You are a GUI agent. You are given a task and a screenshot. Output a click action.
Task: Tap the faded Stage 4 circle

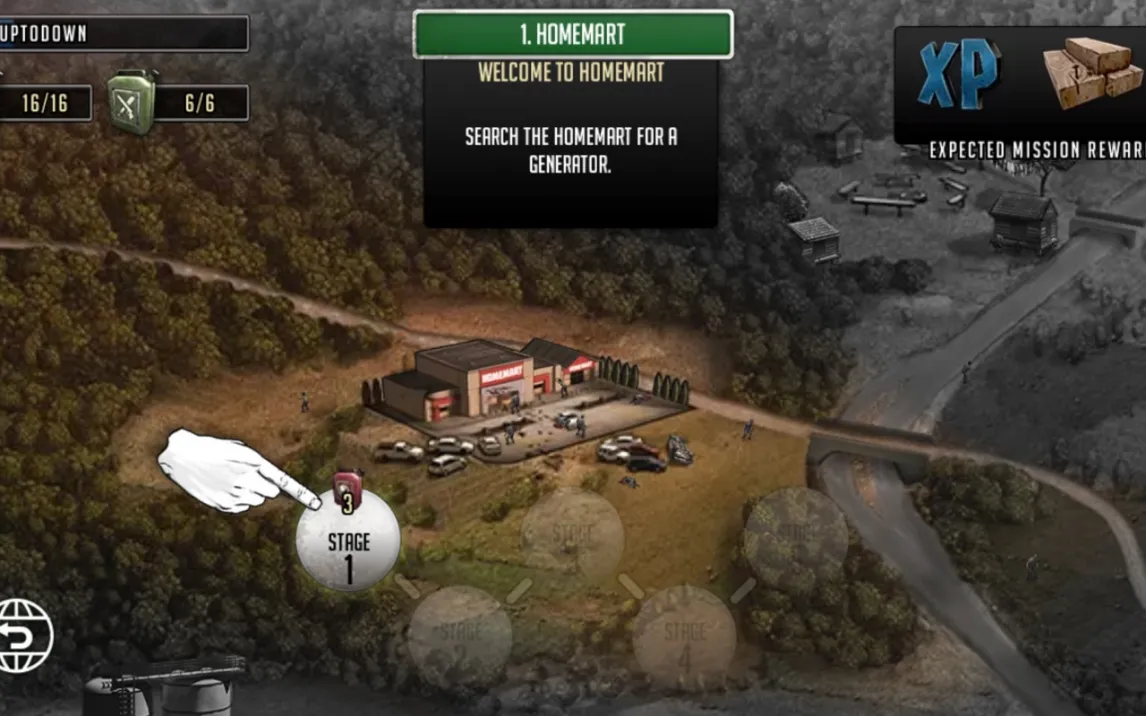pos(684,636)
